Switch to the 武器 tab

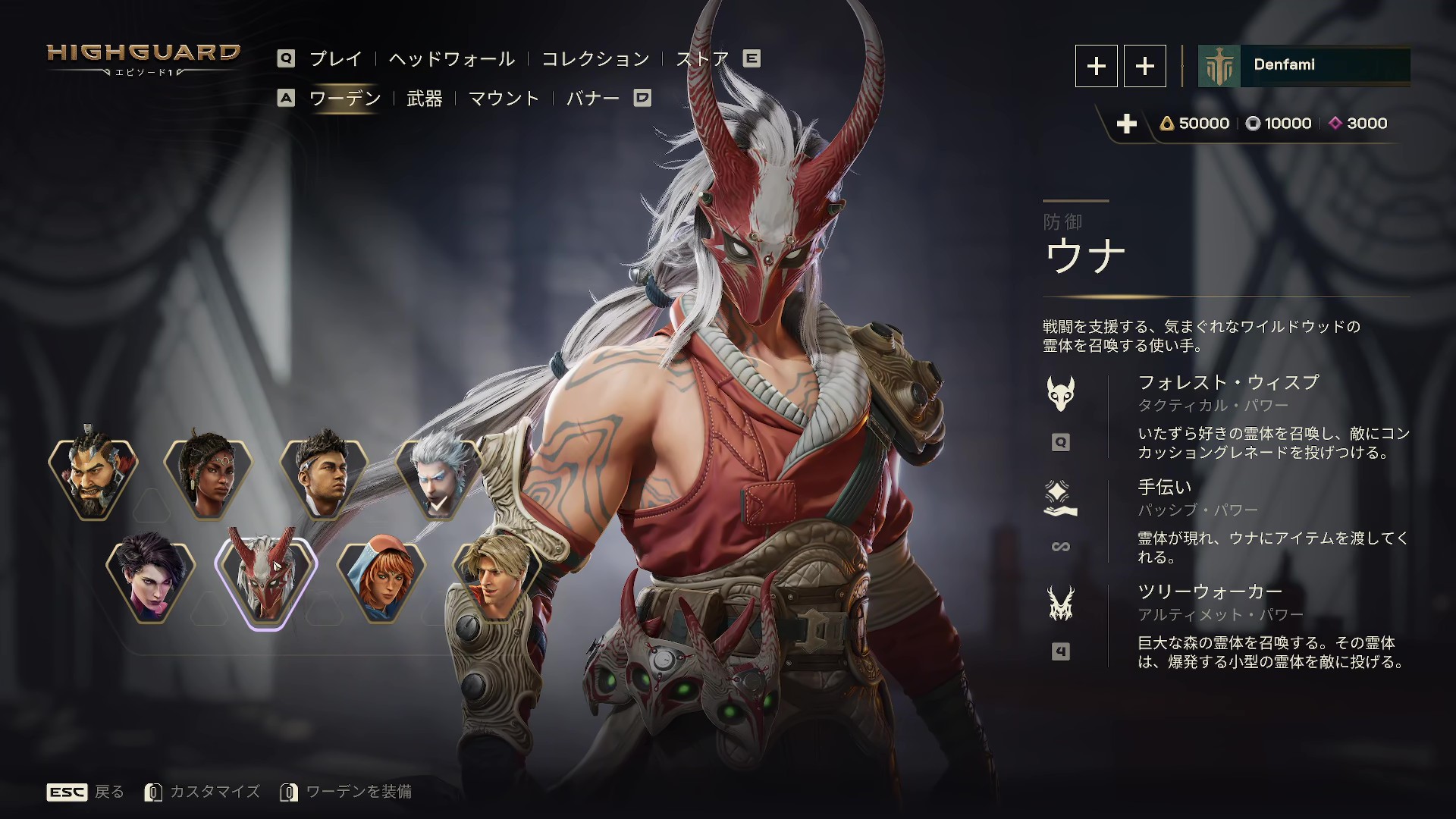click(x=425, y=99)
